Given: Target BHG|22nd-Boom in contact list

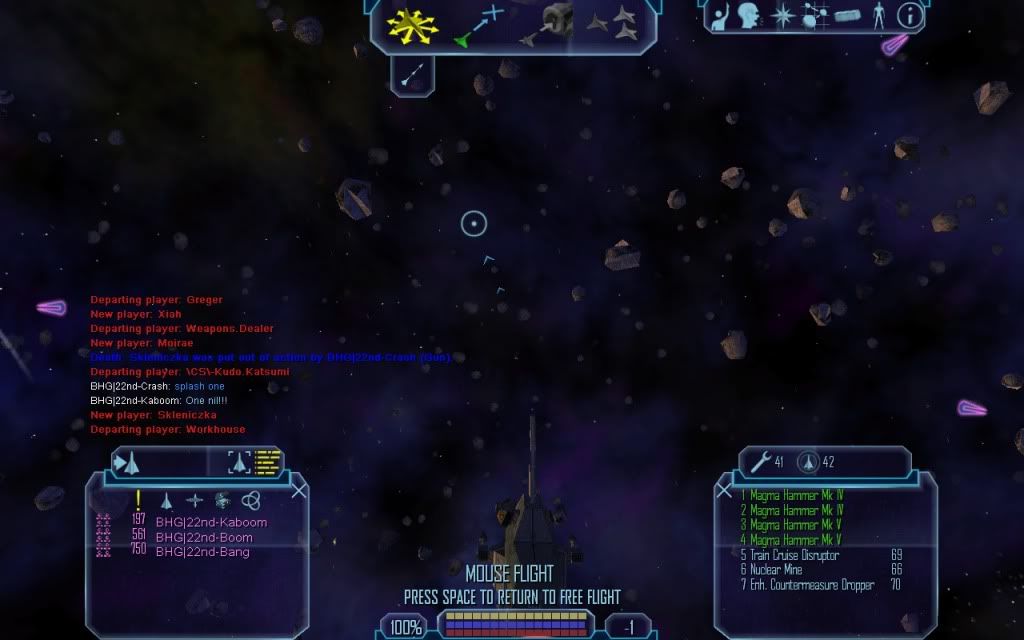Looking at the screenshot, I should tap(204, 537).
